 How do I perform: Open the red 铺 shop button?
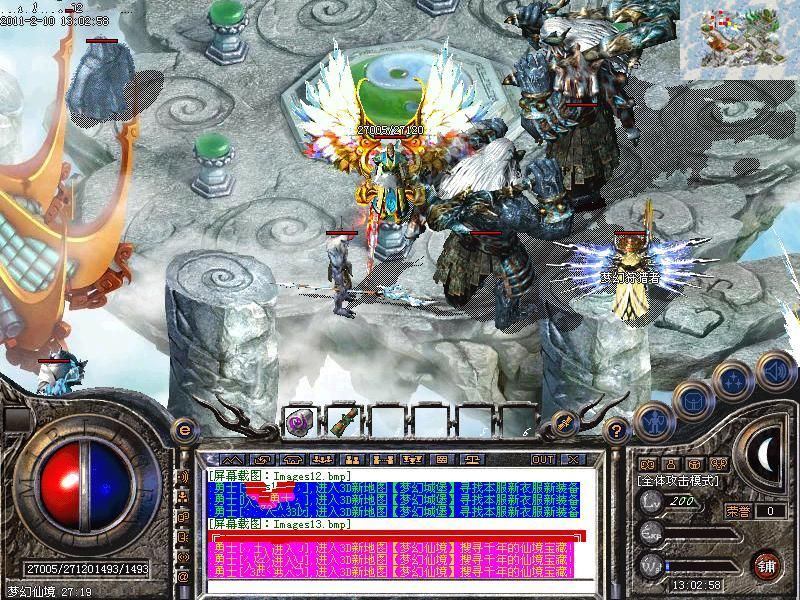766,566
